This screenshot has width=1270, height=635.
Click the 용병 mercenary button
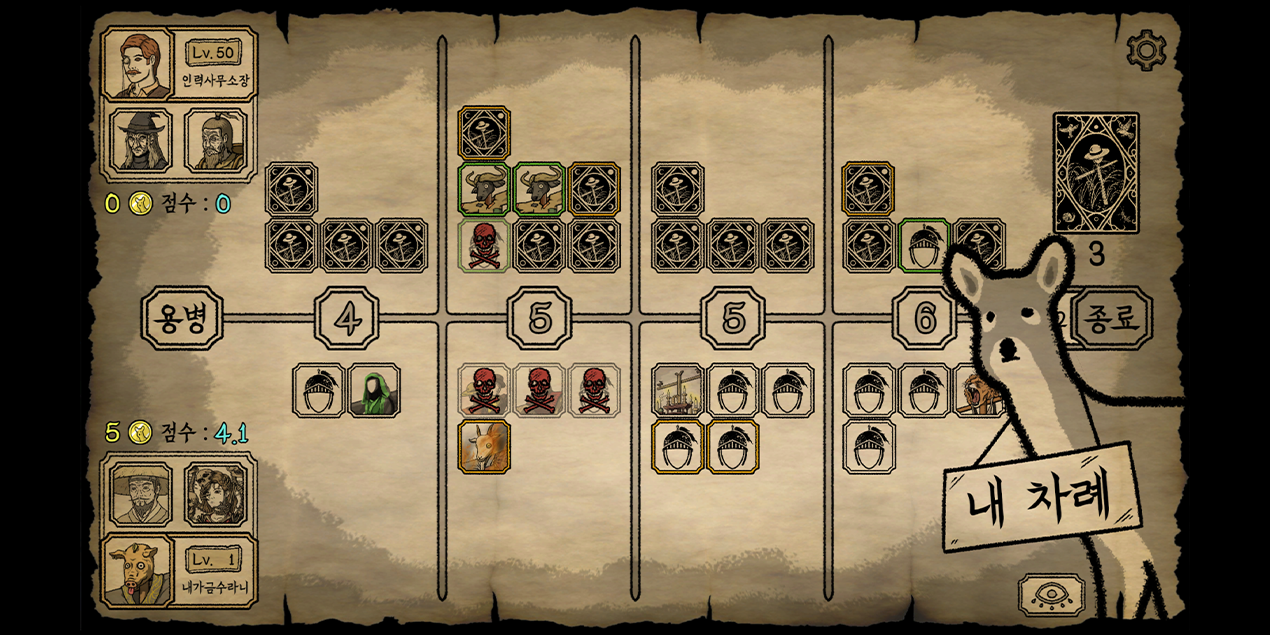pos(182,318)
